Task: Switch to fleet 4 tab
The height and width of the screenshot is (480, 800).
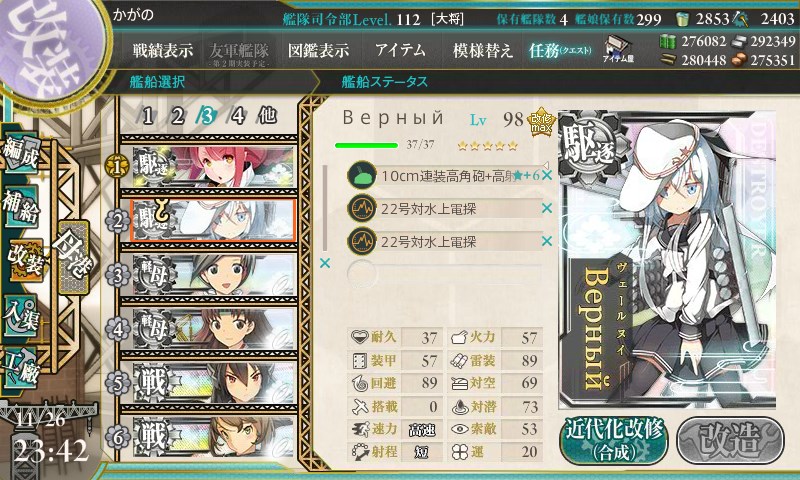Action: pyautogui.click(x=237, y=115)
